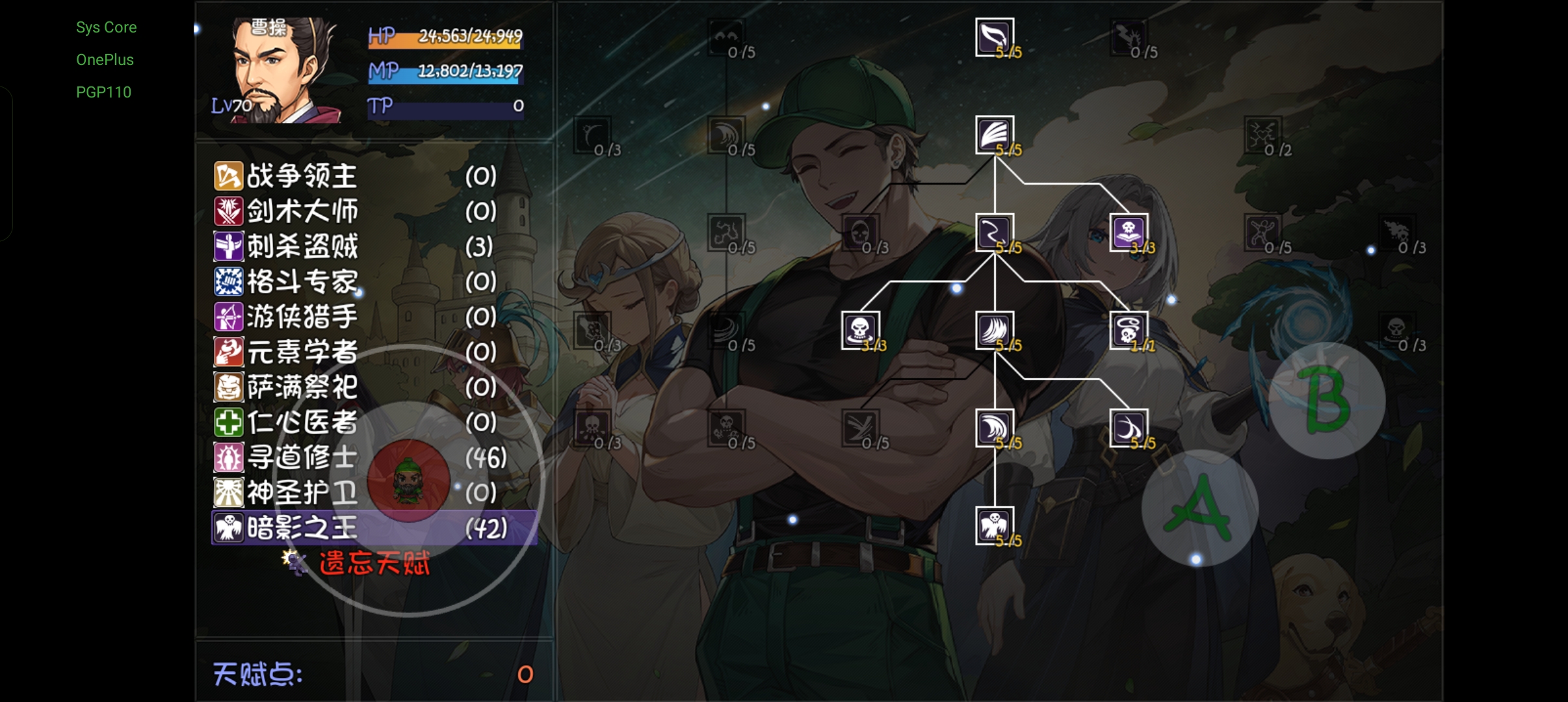1568x702 pixels.
Task: Tap the green B cancel button
Action: coord(1327,400)
